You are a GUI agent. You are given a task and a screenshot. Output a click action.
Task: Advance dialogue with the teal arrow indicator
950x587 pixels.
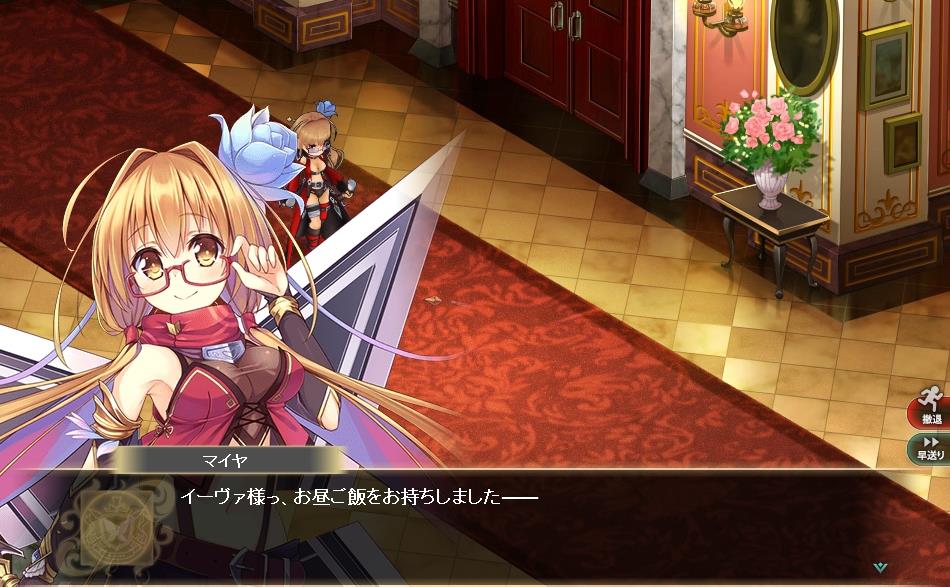[879, 567]
